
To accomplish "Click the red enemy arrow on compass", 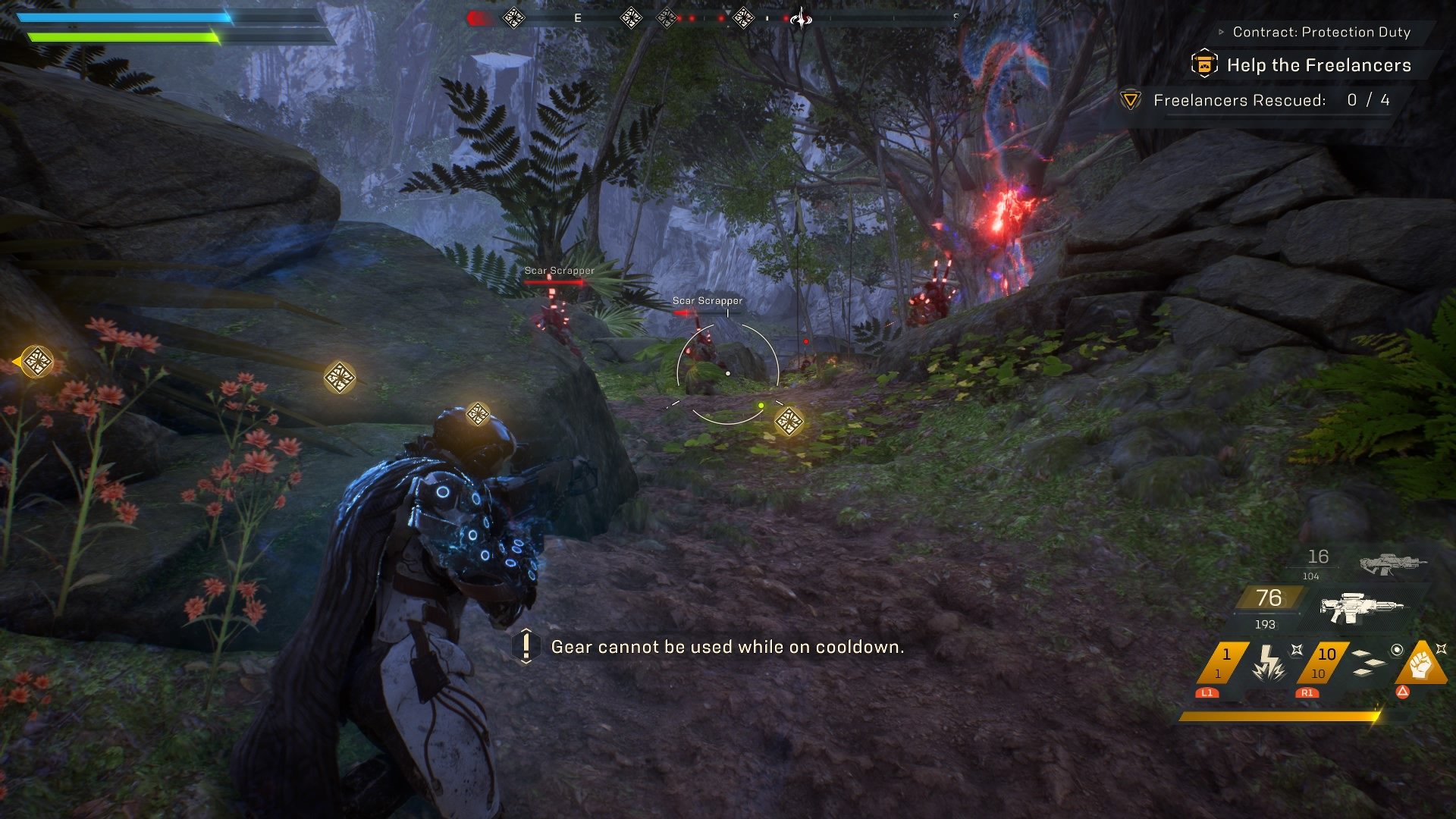I will click(x=478, y=17).
